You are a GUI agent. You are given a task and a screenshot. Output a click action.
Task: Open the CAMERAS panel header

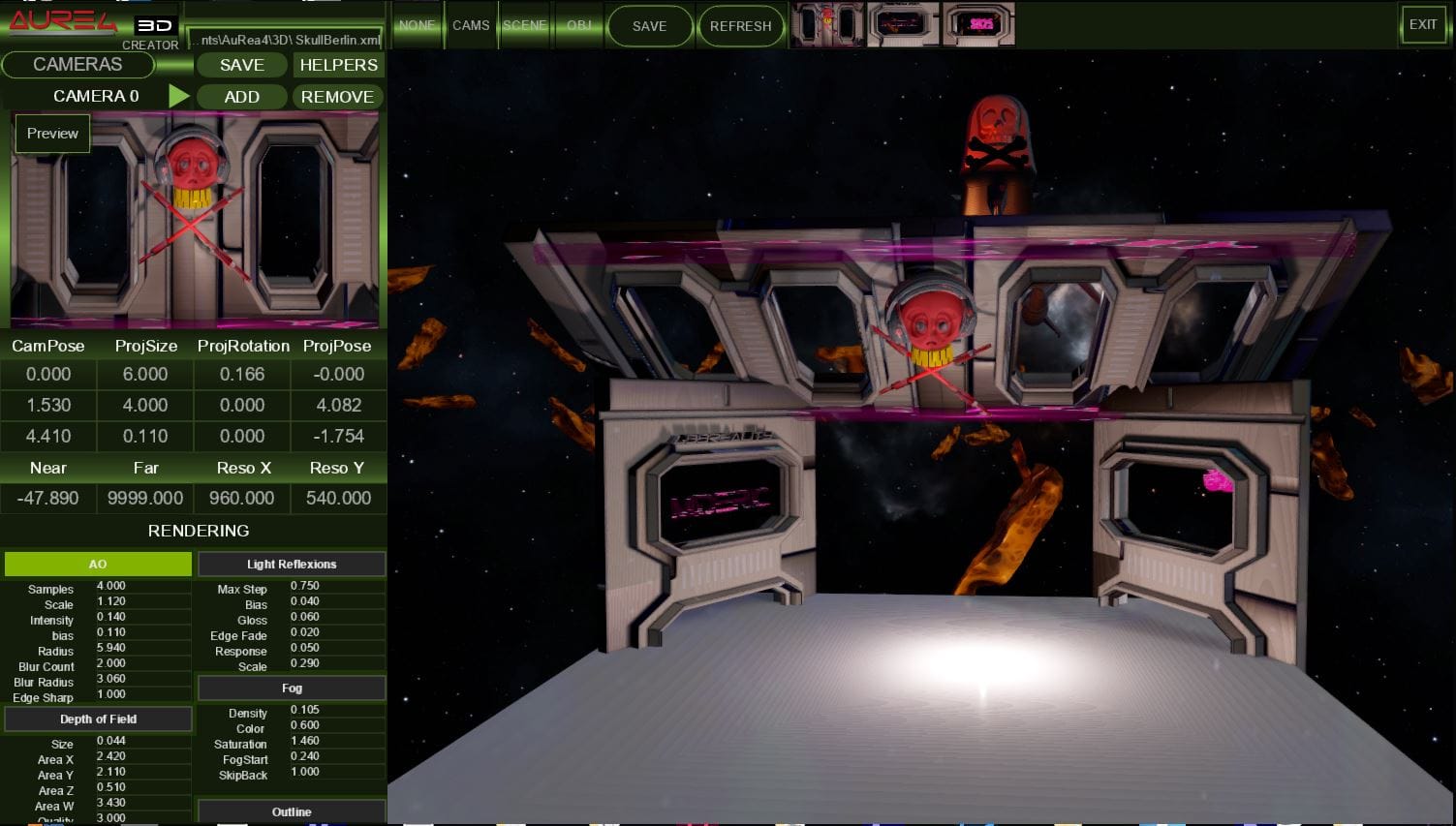[x=77, y=65]
